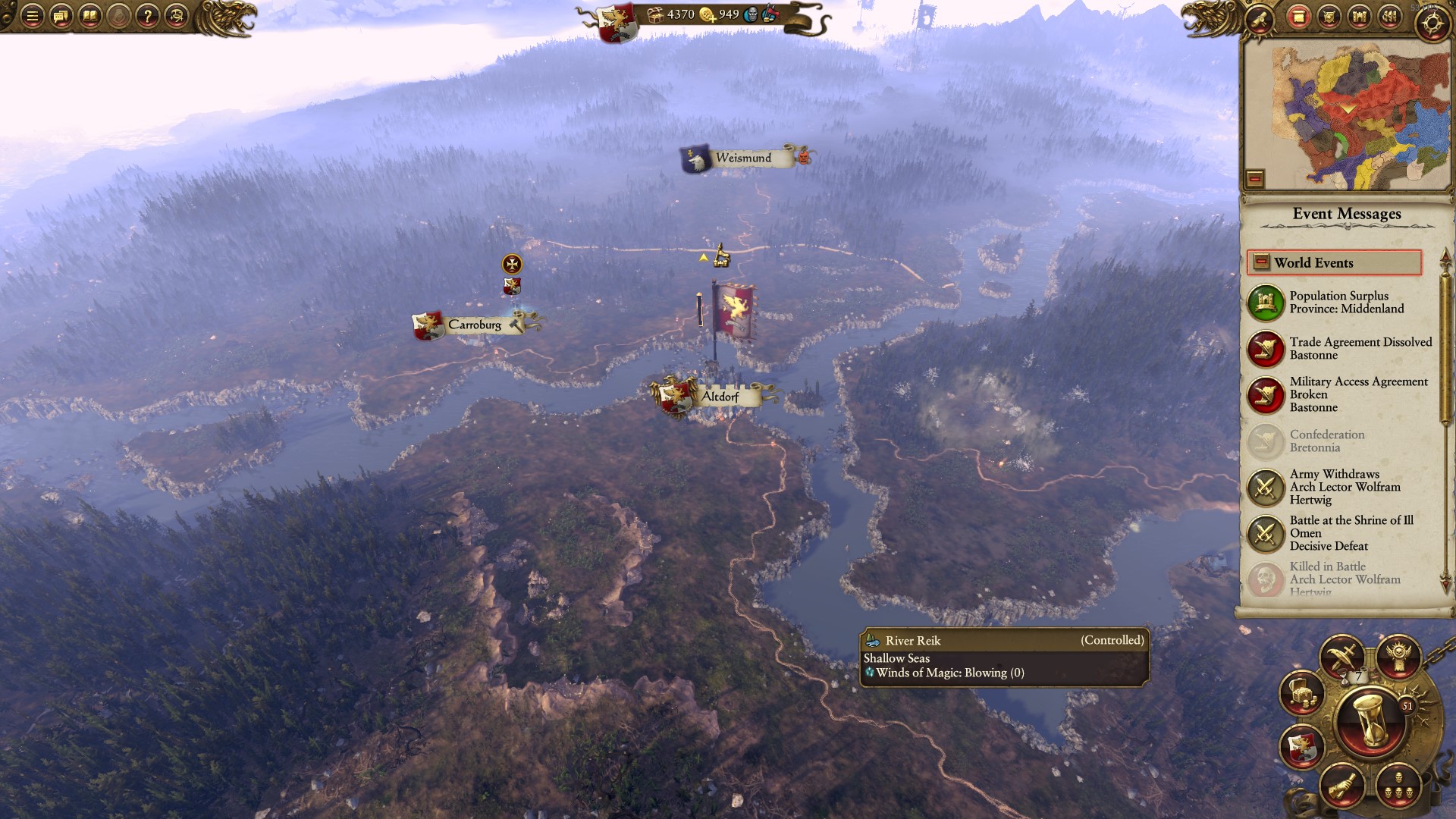1456x819 pixels.
Task: Click the question mark help button
Action: 148,16
